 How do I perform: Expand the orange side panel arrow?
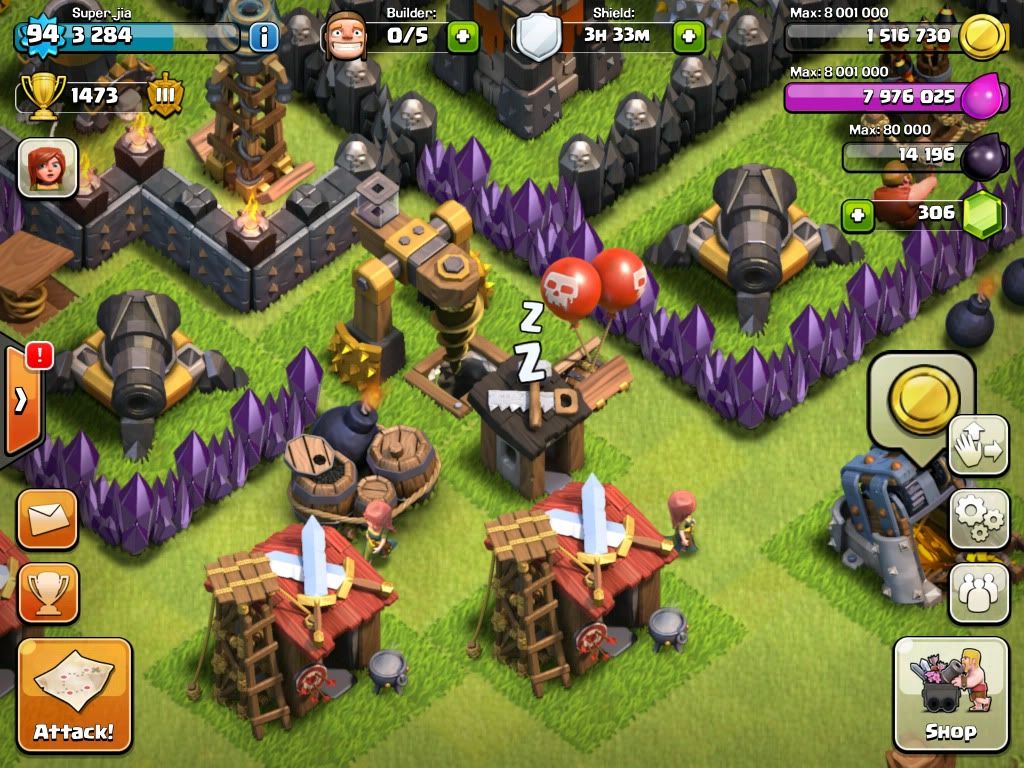click(x=21, y=402)
